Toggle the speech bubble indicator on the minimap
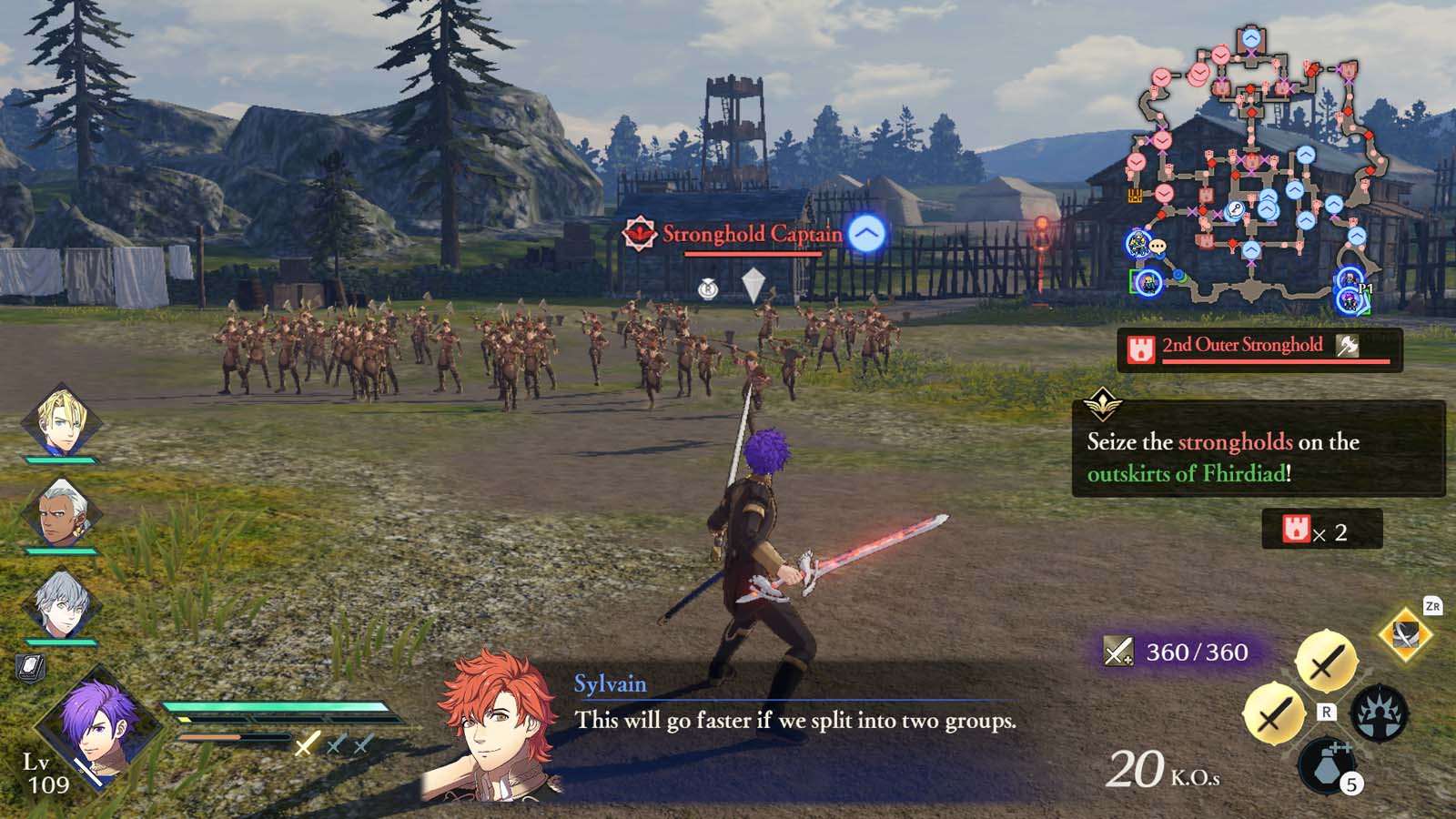 tap(1158, 246)
